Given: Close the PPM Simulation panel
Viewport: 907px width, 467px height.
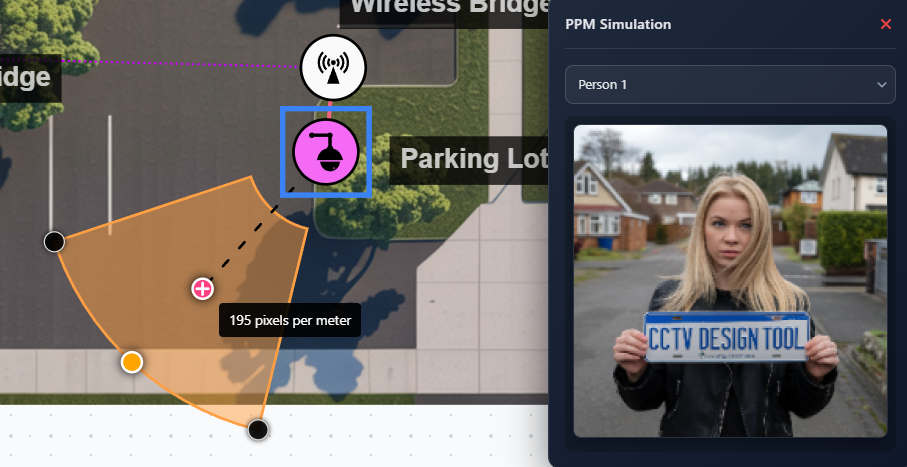Looking at the screenshot, I should coord(885,24).
